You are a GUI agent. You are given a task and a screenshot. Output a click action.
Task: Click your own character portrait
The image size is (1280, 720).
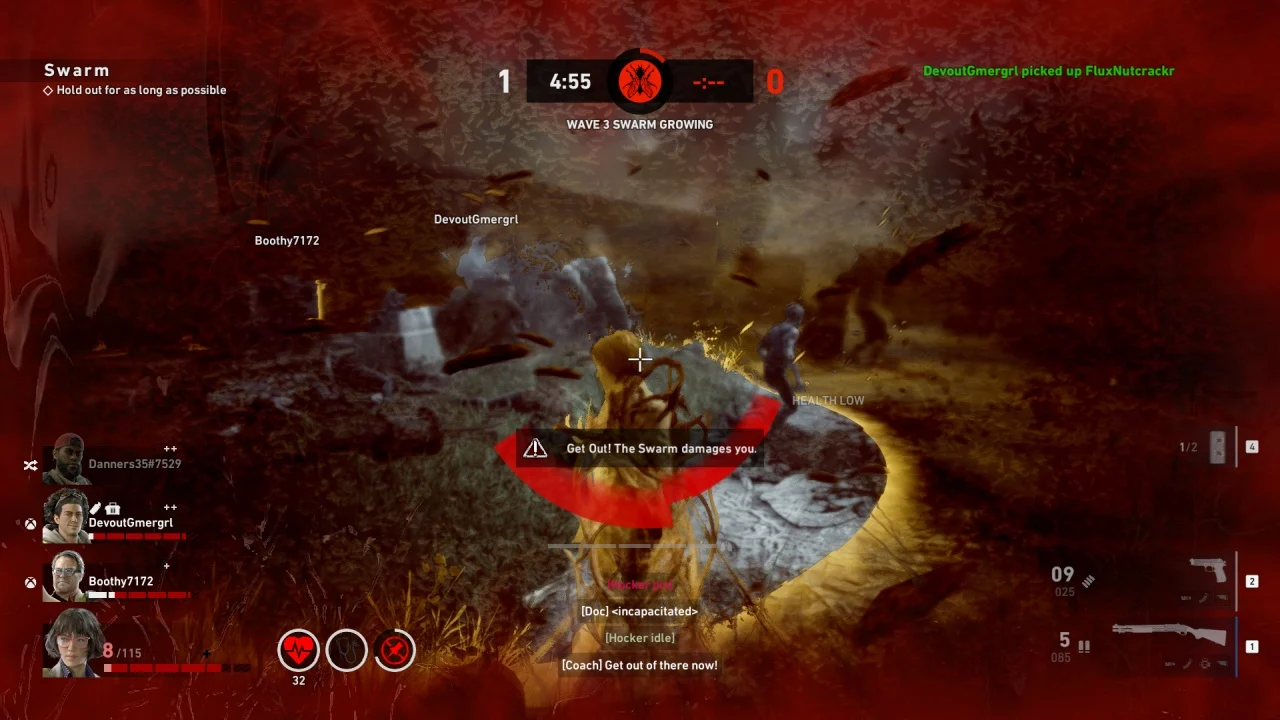pos(70,642)
